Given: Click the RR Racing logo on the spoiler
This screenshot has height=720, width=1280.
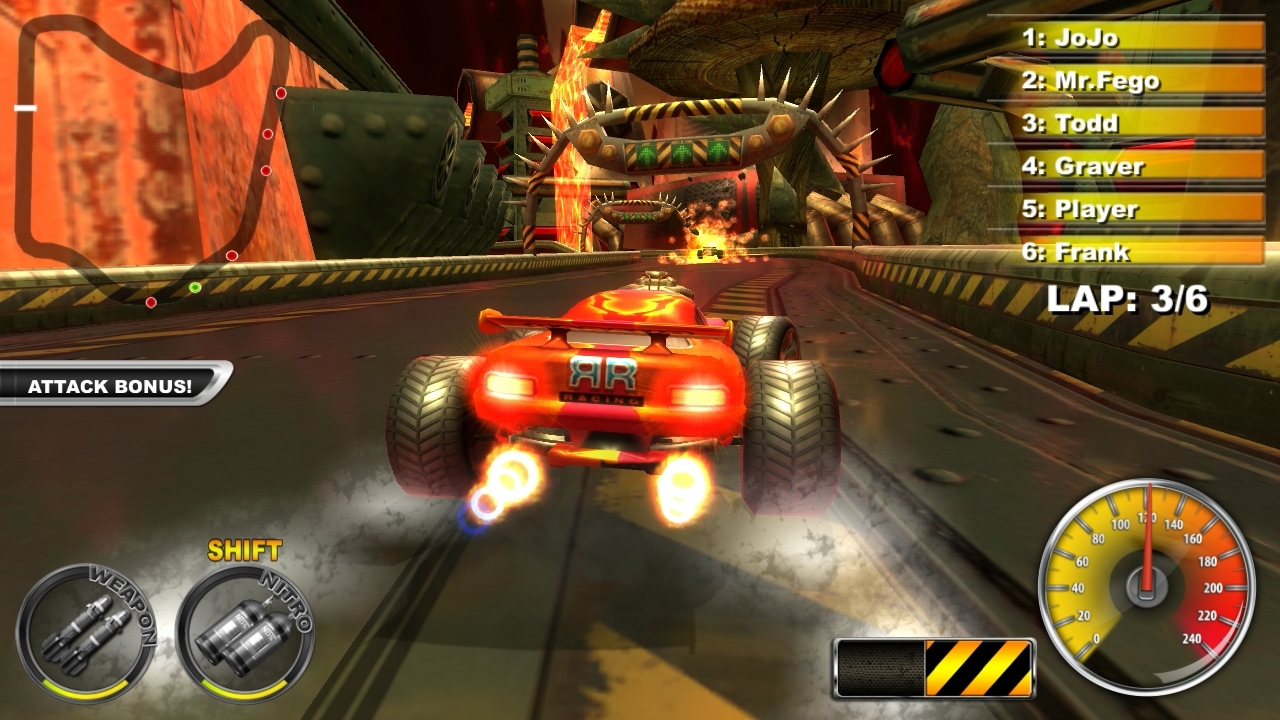Looking at the screenshot, I should coord(600,375).
